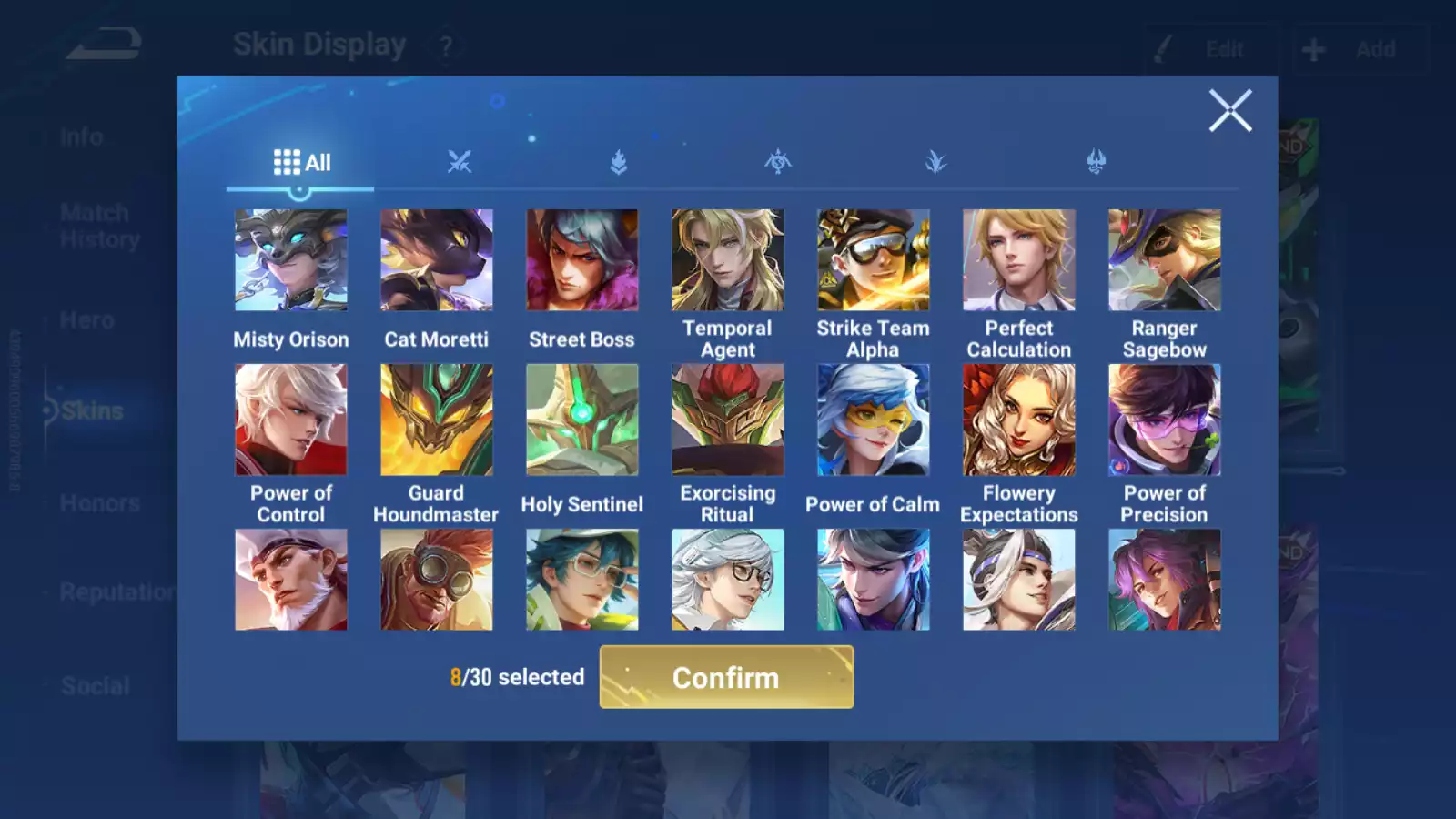Switch to the All tab
Viewport: 1456px width, 819px height.
pos(300,162)
